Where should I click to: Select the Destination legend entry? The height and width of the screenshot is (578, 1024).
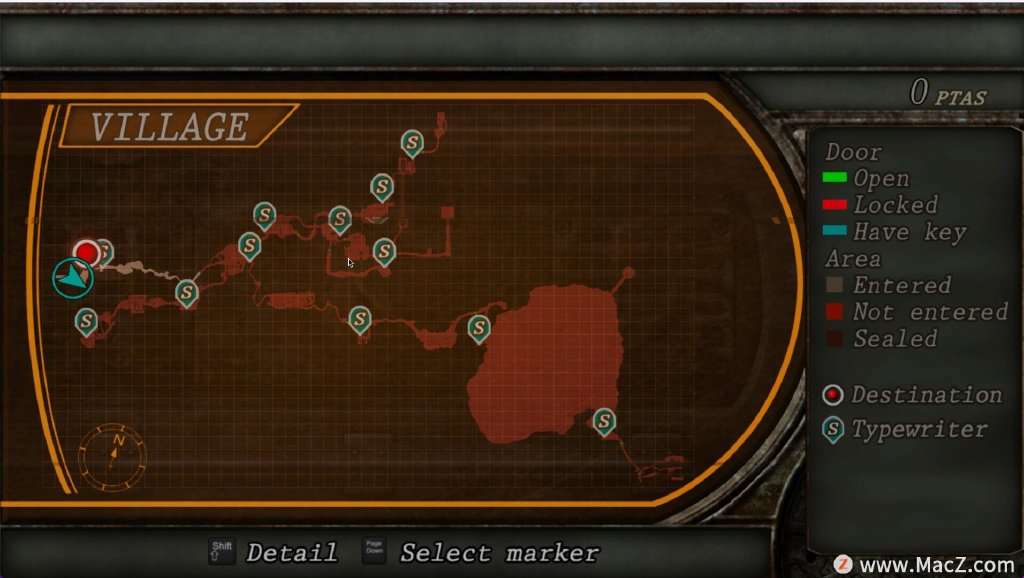[x=911, y=395]
